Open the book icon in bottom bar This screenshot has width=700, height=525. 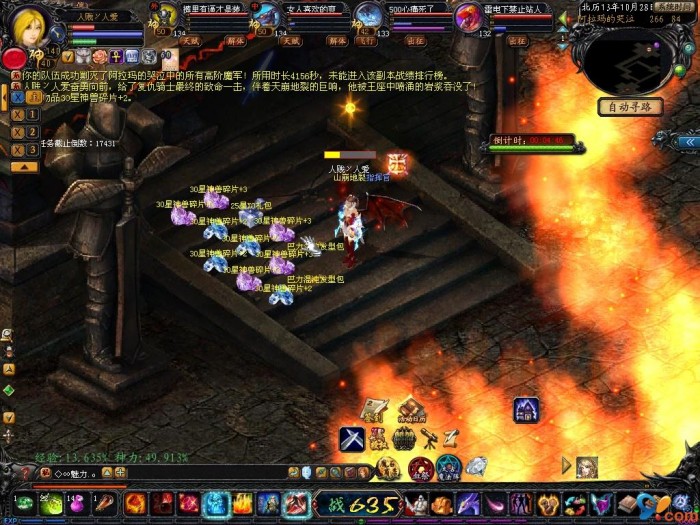click(628, 503)
